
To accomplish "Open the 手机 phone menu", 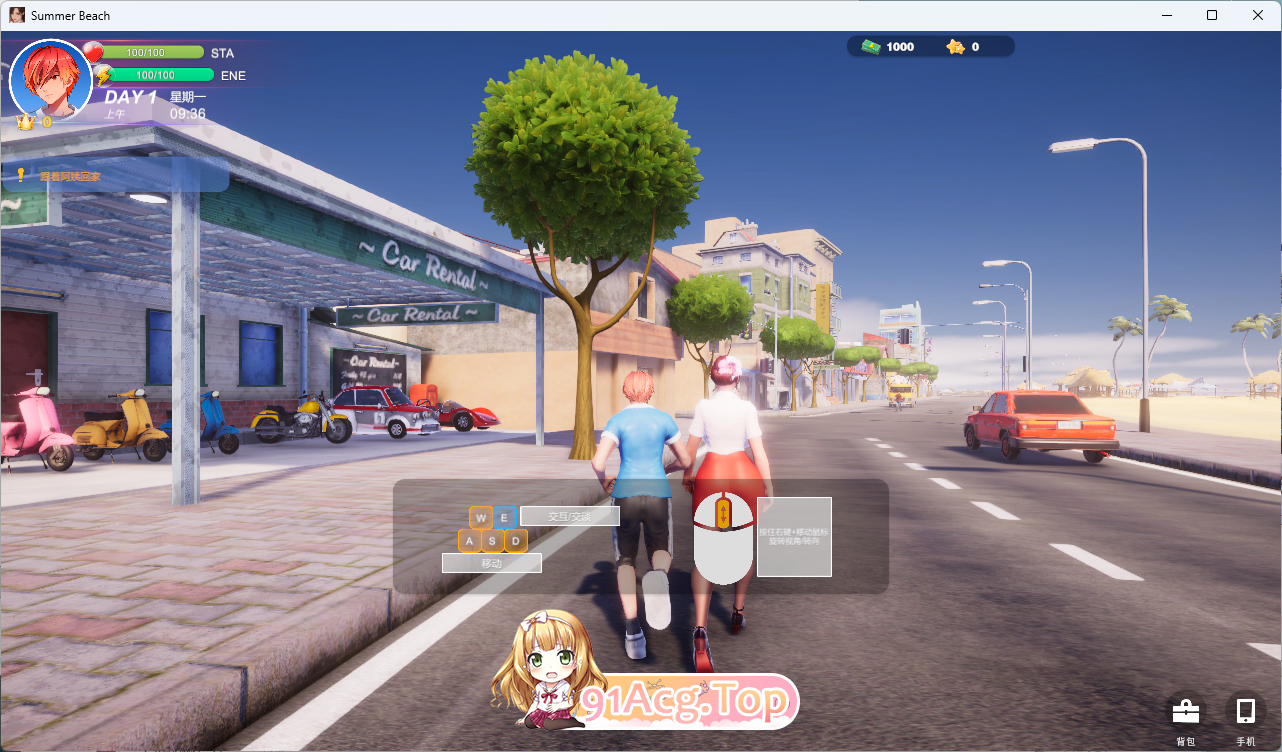I will pos(1244,710).
